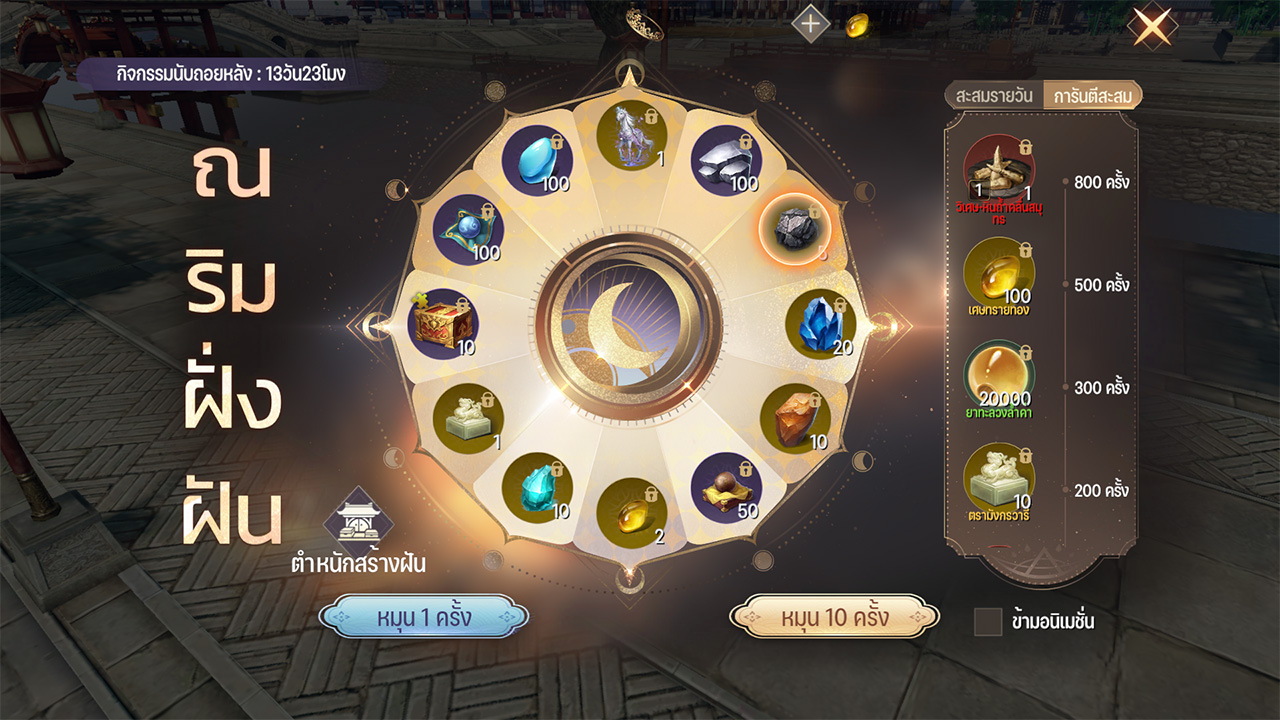Select the blue orb scroll prize

click(468, 229)
